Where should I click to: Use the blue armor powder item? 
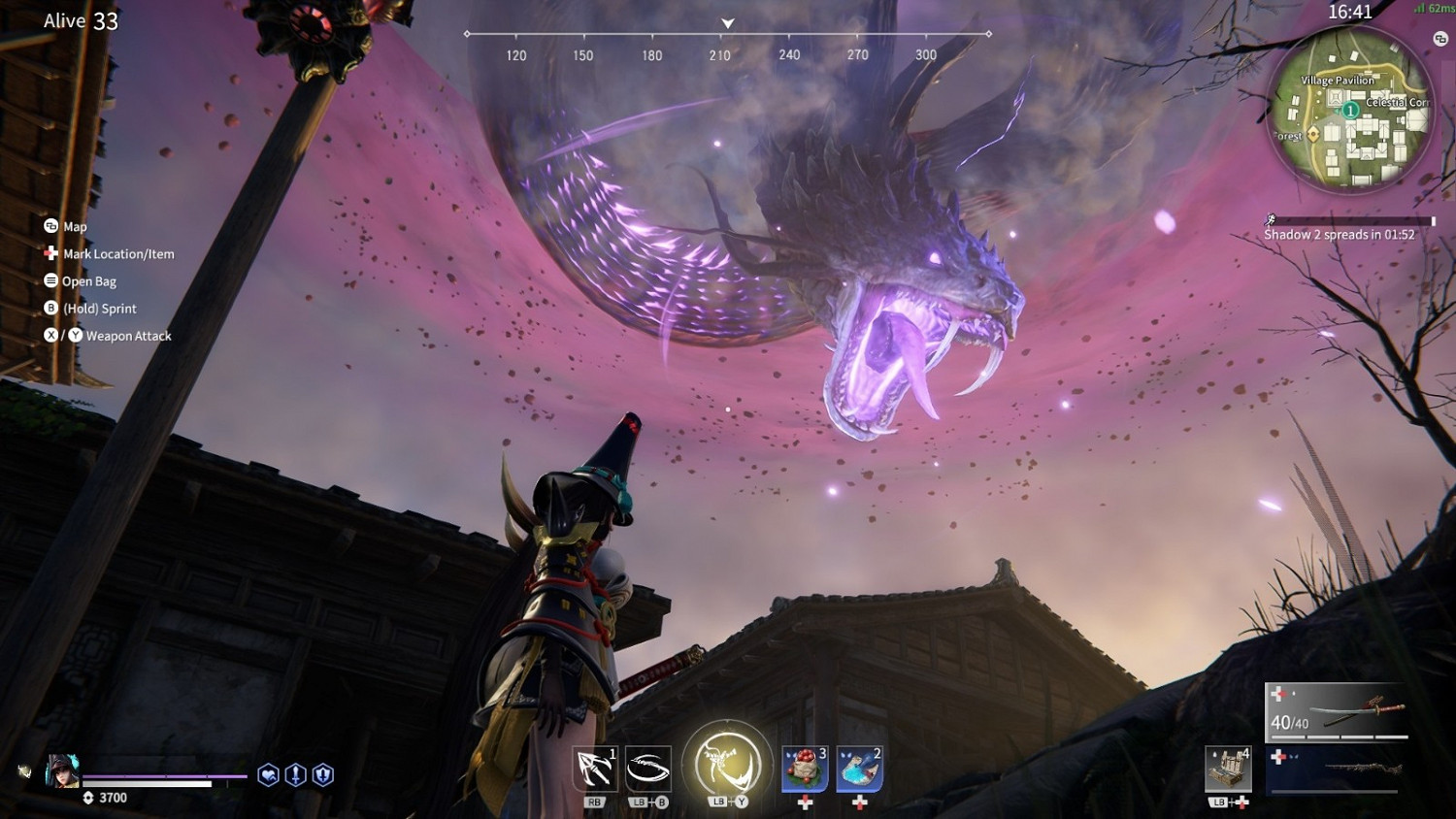click(859, 769)
